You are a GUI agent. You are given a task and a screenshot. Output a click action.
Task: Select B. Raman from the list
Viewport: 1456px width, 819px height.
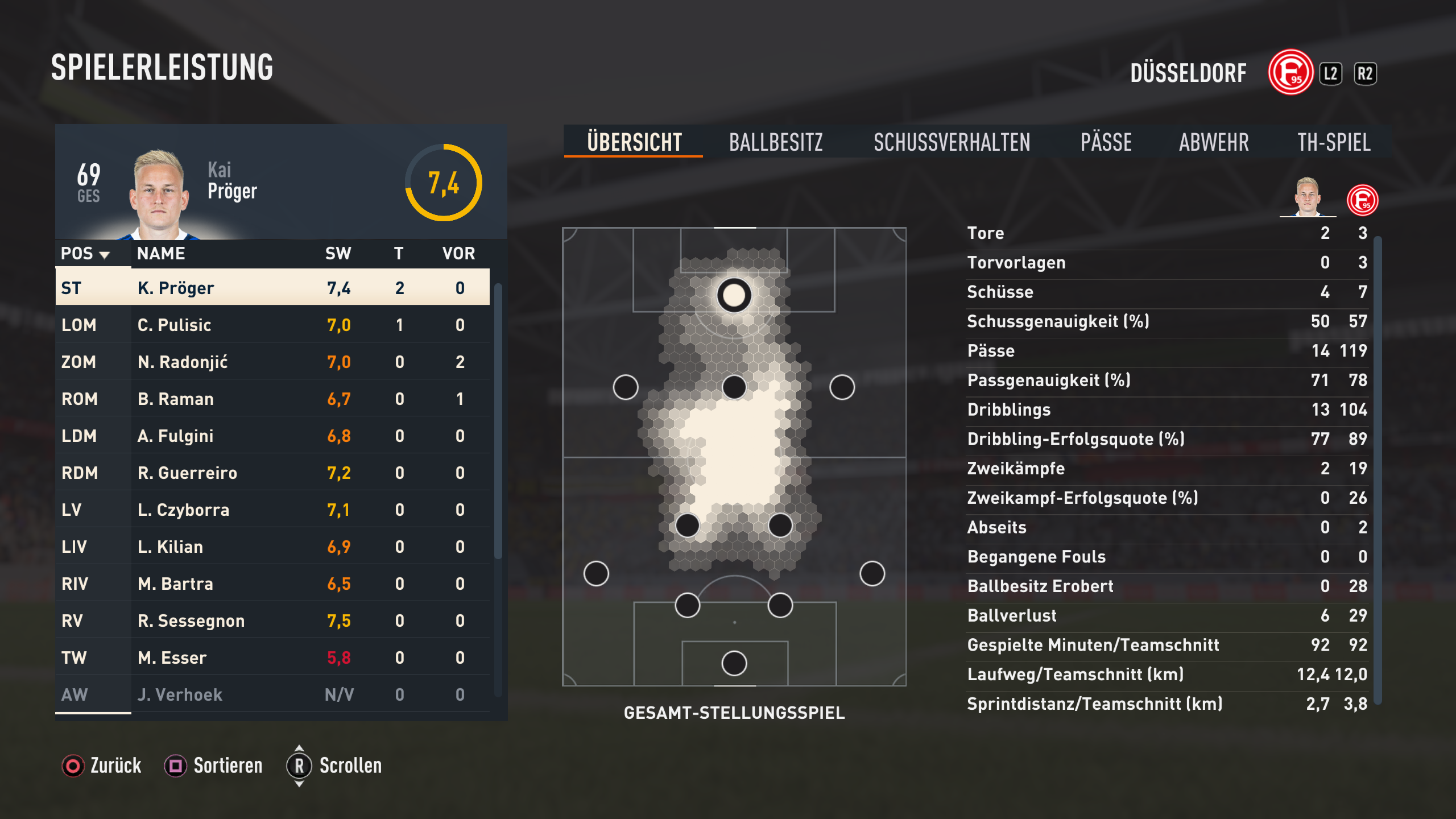pyautogui.click(x=272, y=399)
